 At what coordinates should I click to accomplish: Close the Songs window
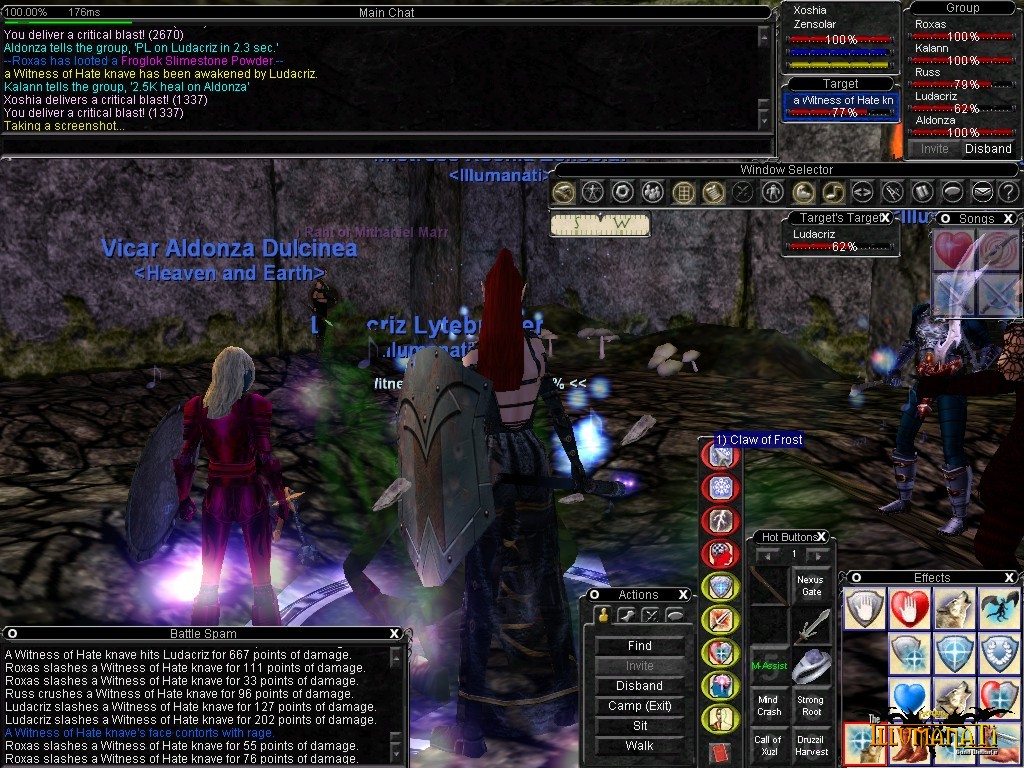coord(1008,218)
